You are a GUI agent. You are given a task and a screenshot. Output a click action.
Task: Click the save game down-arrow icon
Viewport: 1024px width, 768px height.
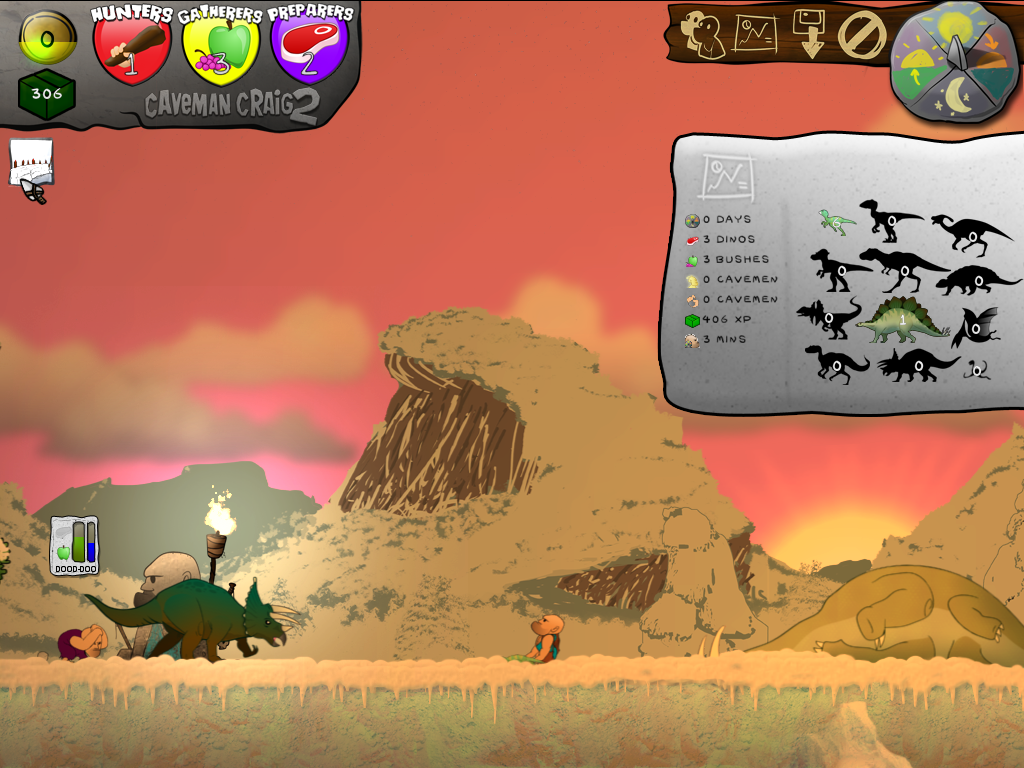click(x=809, y=33)
